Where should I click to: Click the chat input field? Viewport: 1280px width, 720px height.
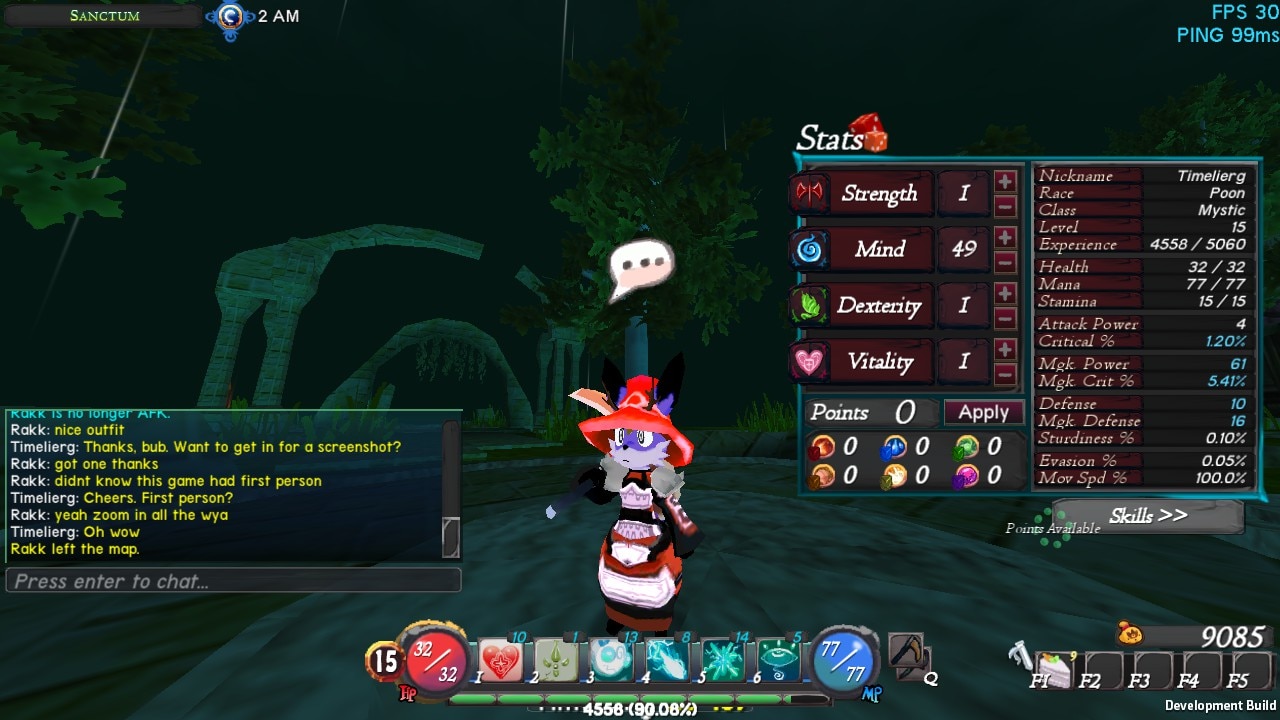tap(233, 581)
